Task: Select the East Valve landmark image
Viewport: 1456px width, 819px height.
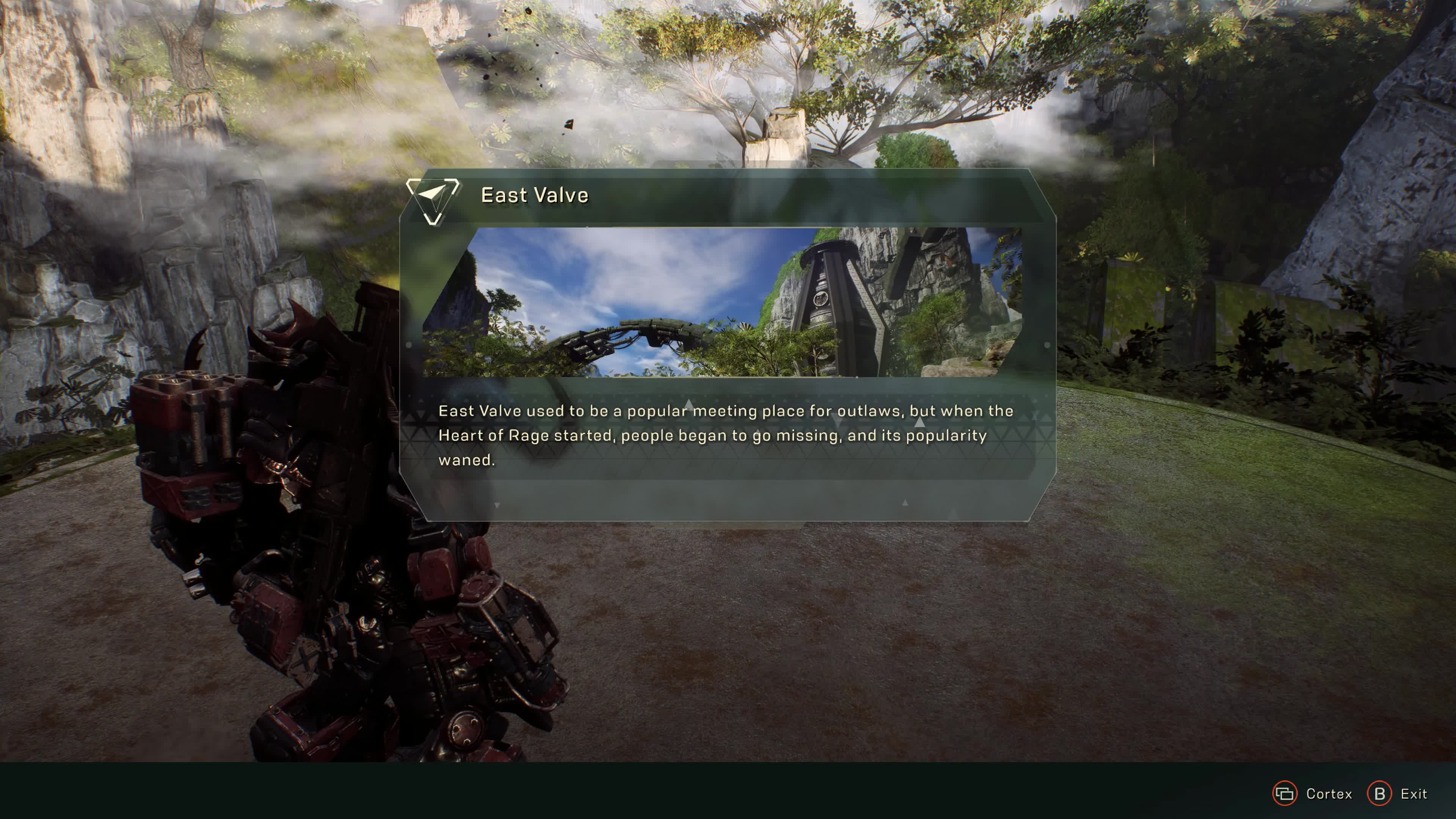Action: (722, 303)
